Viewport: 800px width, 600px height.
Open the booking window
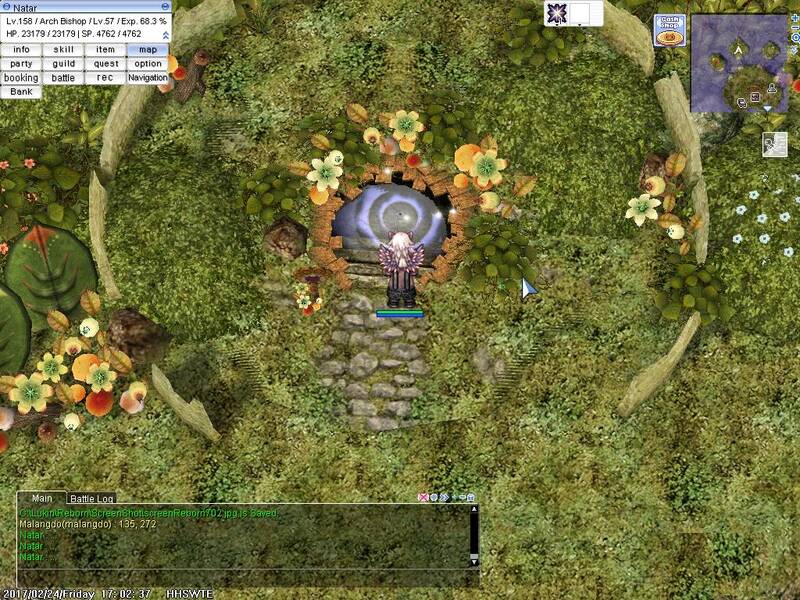[21, 77]
